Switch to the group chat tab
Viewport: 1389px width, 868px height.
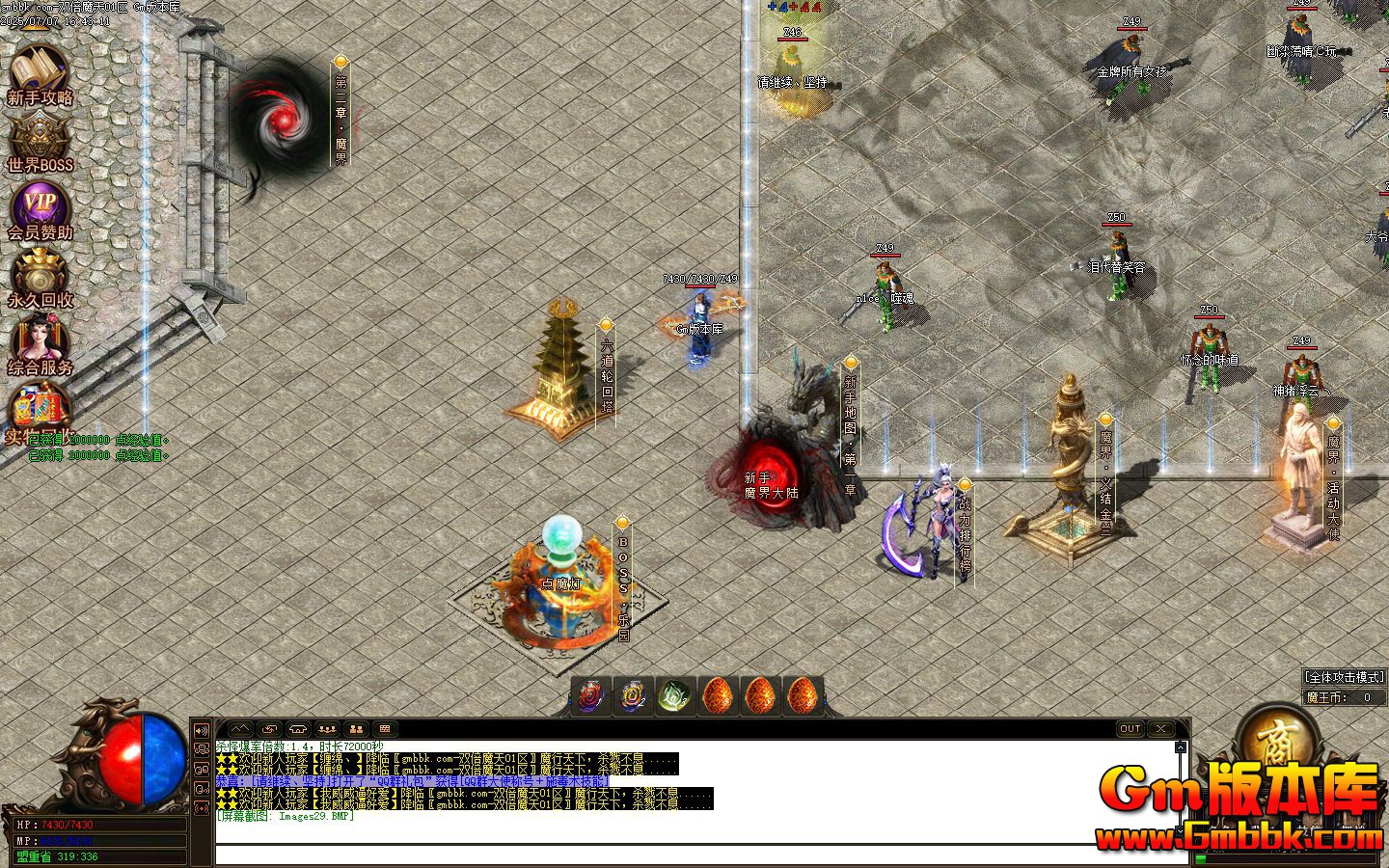pos(327,728)
